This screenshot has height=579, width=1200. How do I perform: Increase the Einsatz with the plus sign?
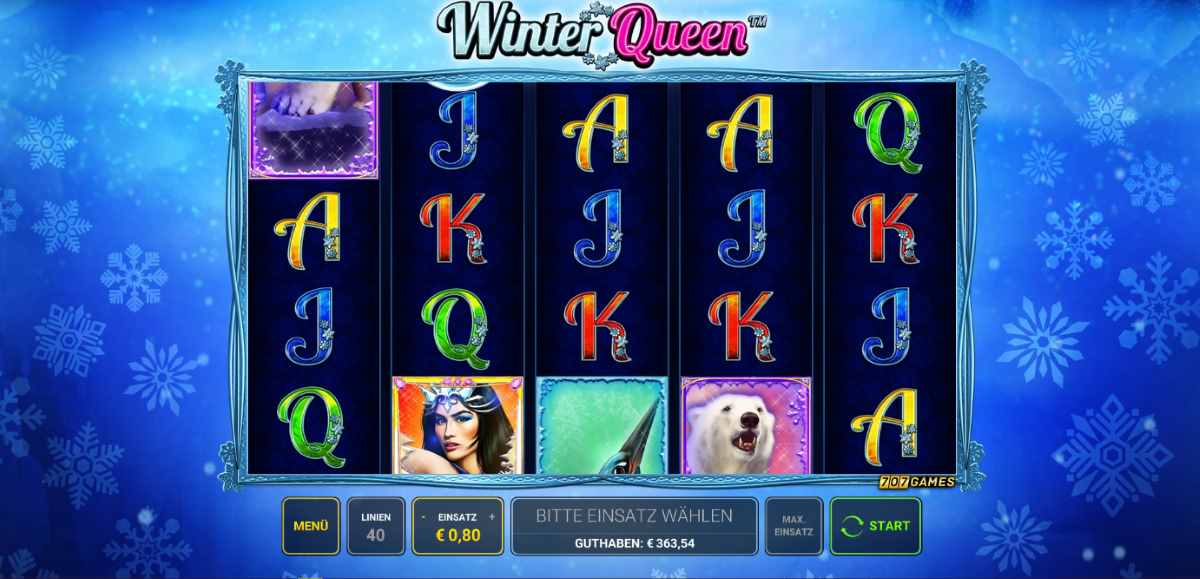coord(492,517)
